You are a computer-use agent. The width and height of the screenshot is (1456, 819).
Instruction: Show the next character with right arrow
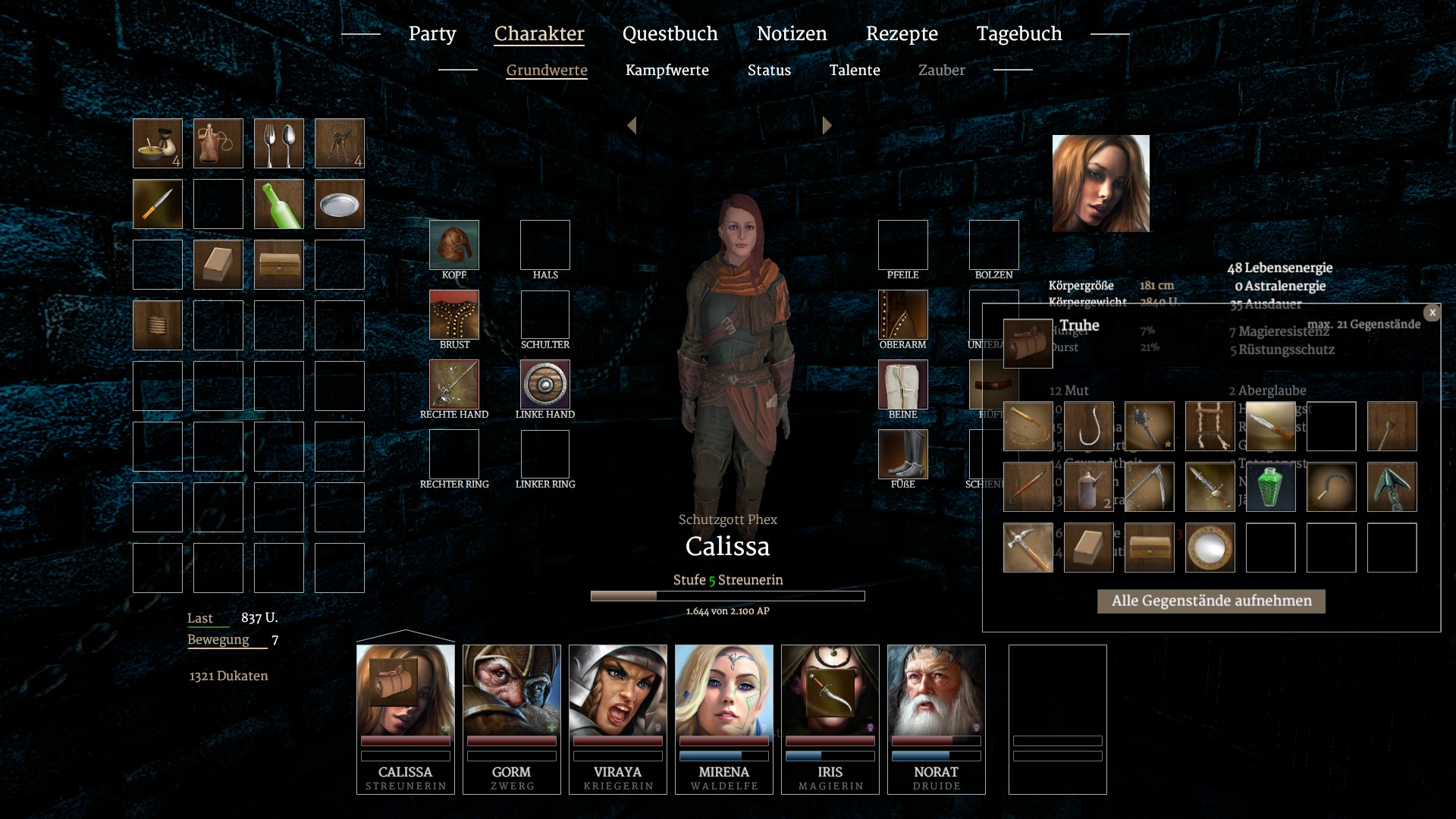pos(827,126)
